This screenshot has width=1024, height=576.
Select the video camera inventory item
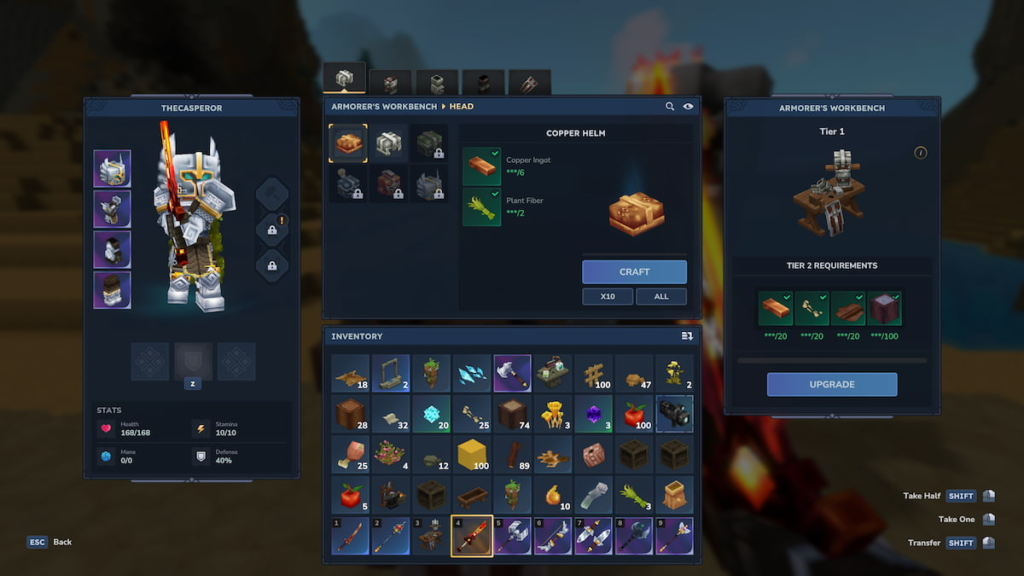point(674,414)
